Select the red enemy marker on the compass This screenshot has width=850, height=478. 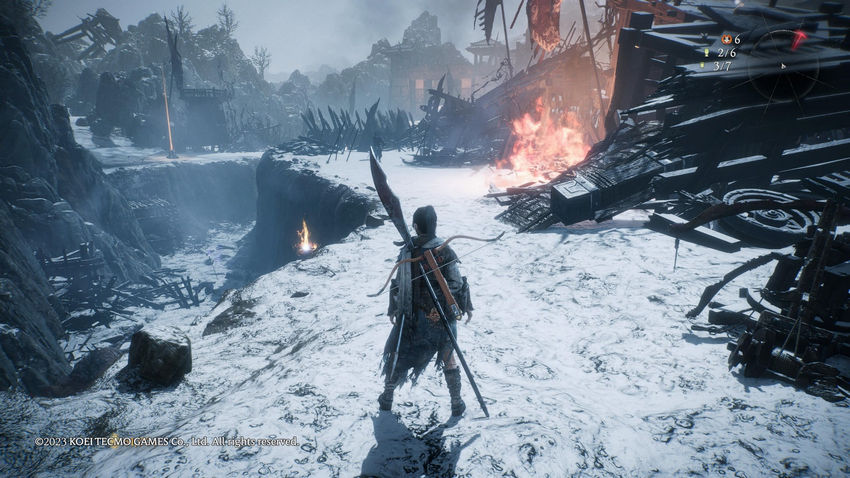tap(797, 40)
